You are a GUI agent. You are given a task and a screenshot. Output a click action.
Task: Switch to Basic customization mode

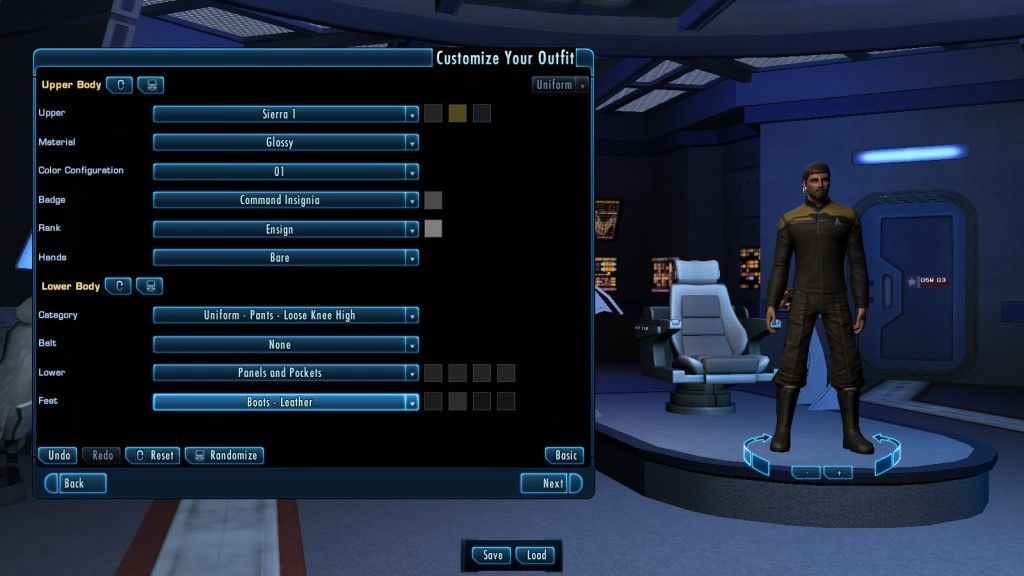565,455
